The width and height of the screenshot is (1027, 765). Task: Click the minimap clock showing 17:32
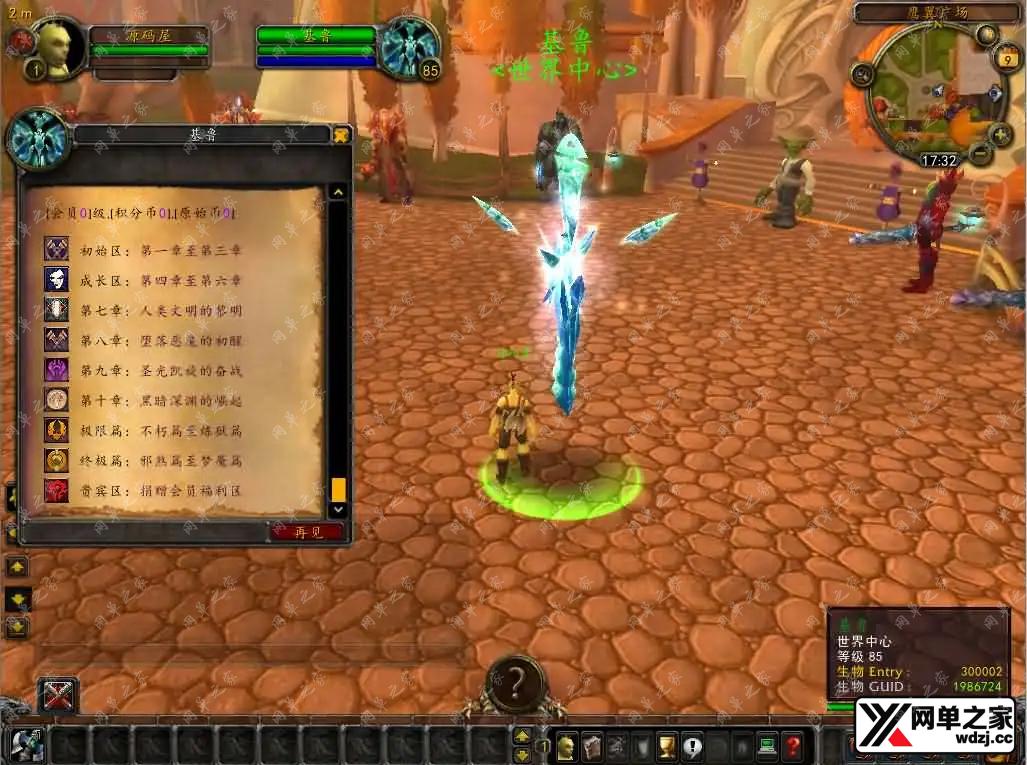pos(939,159)
